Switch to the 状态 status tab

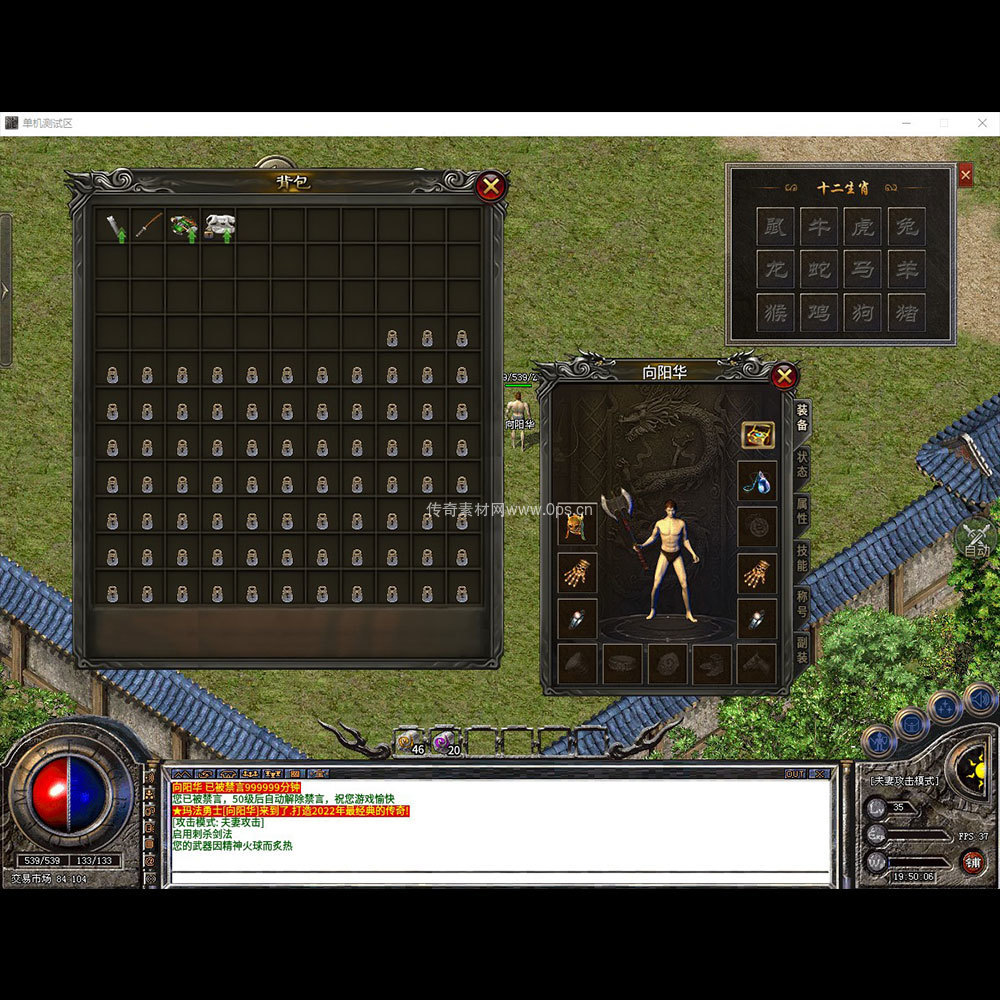802,465
